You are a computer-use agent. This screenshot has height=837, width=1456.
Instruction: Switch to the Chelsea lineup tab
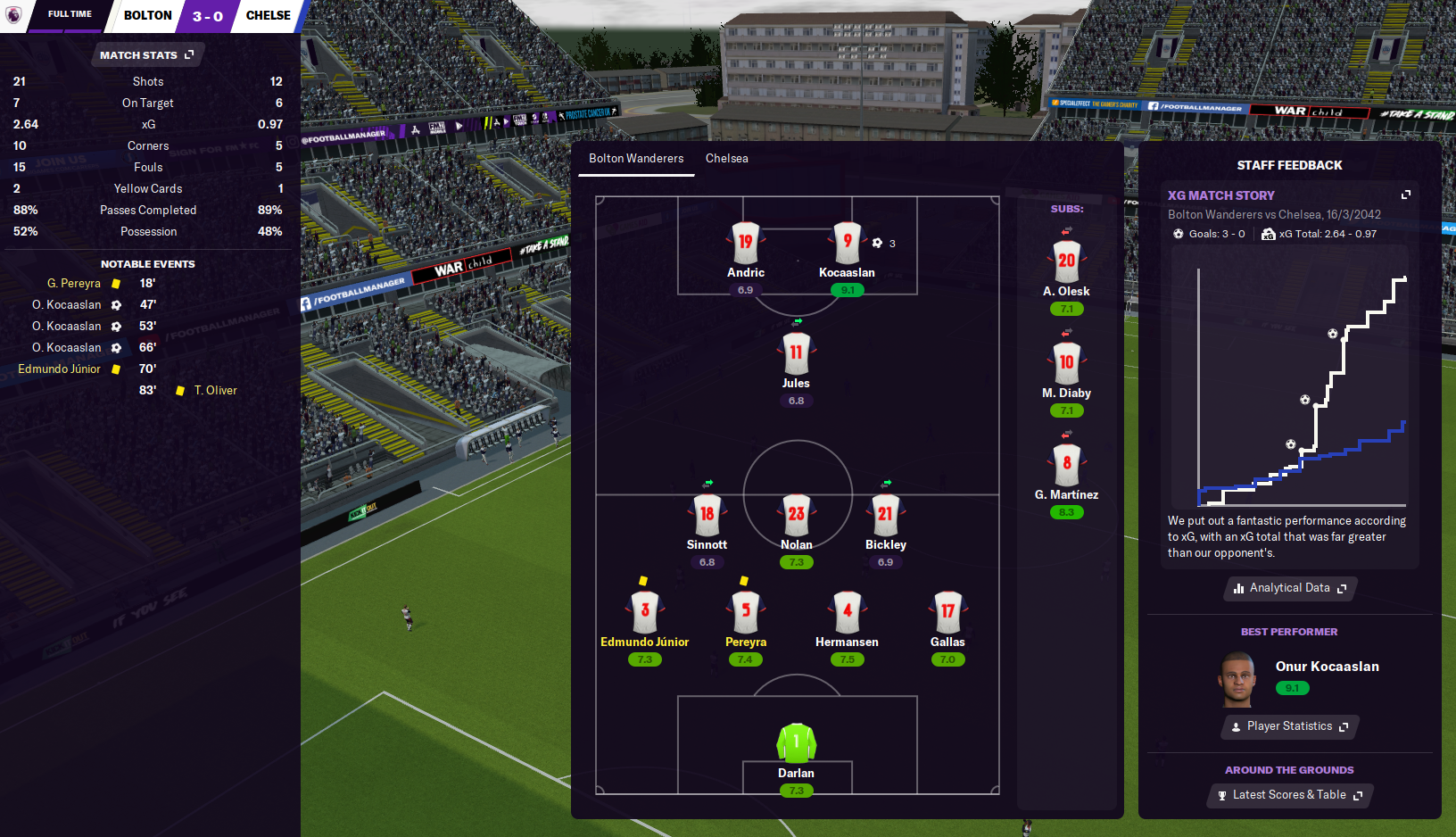pos(726,159)
